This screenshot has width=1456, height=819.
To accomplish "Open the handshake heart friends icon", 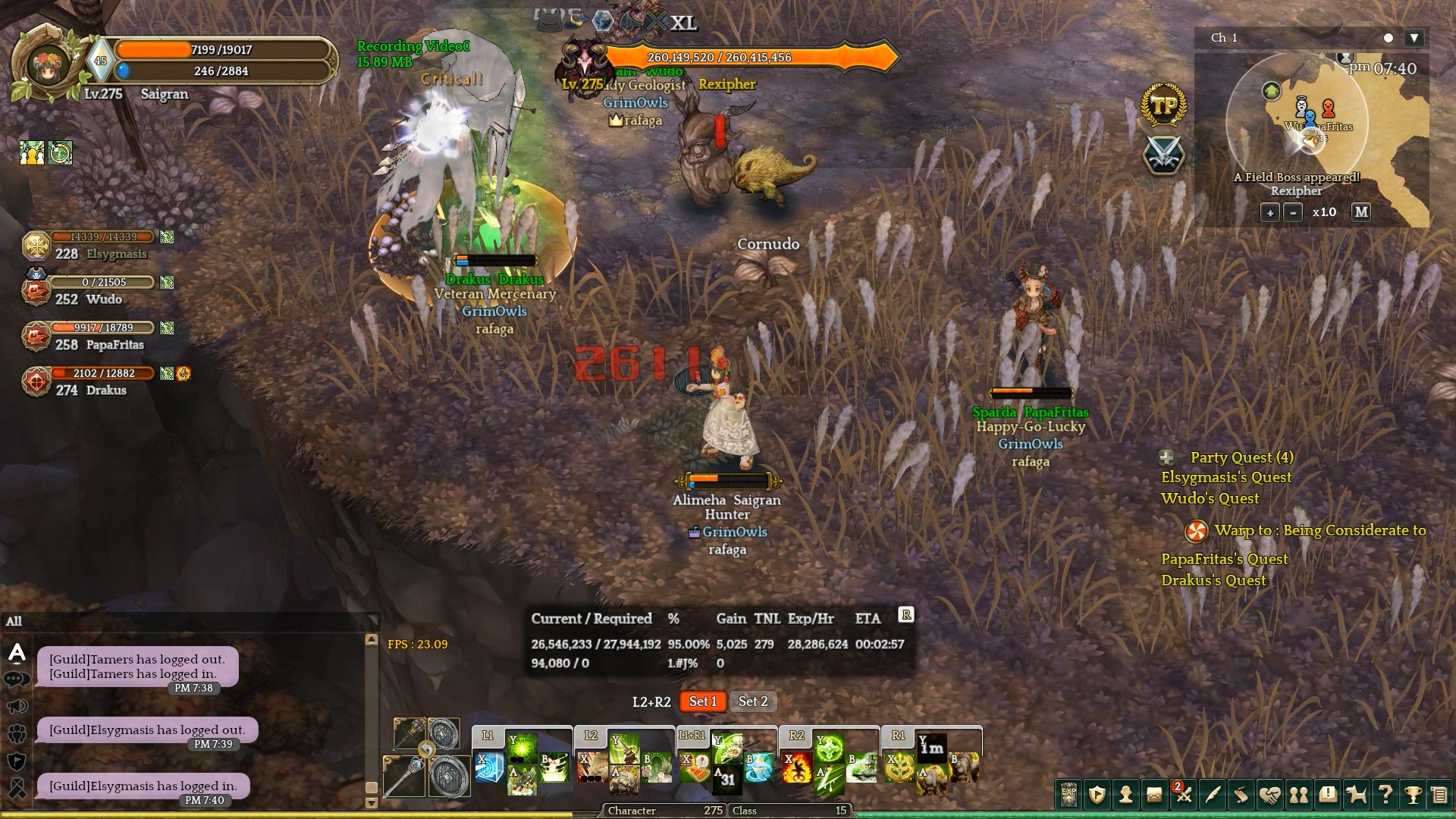I will (1270, 795).
